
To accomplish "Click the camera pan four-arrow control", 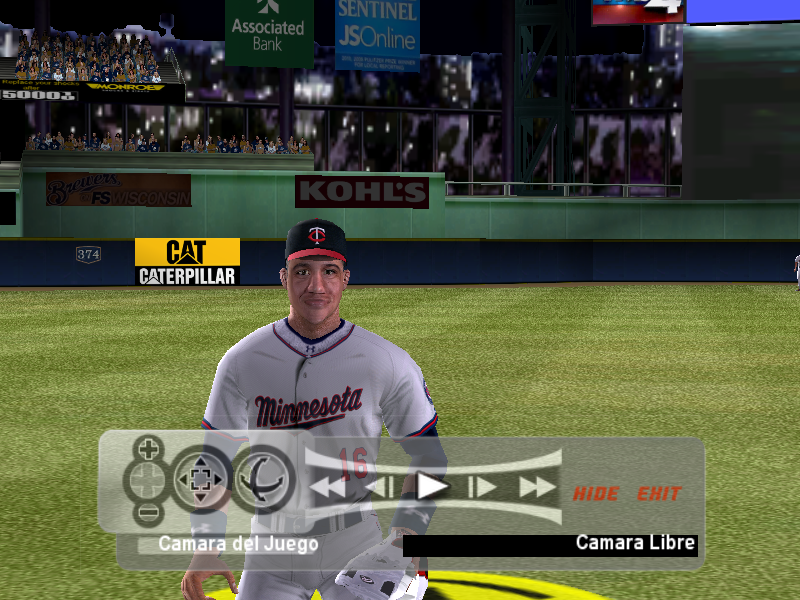I will coord(201,480).
